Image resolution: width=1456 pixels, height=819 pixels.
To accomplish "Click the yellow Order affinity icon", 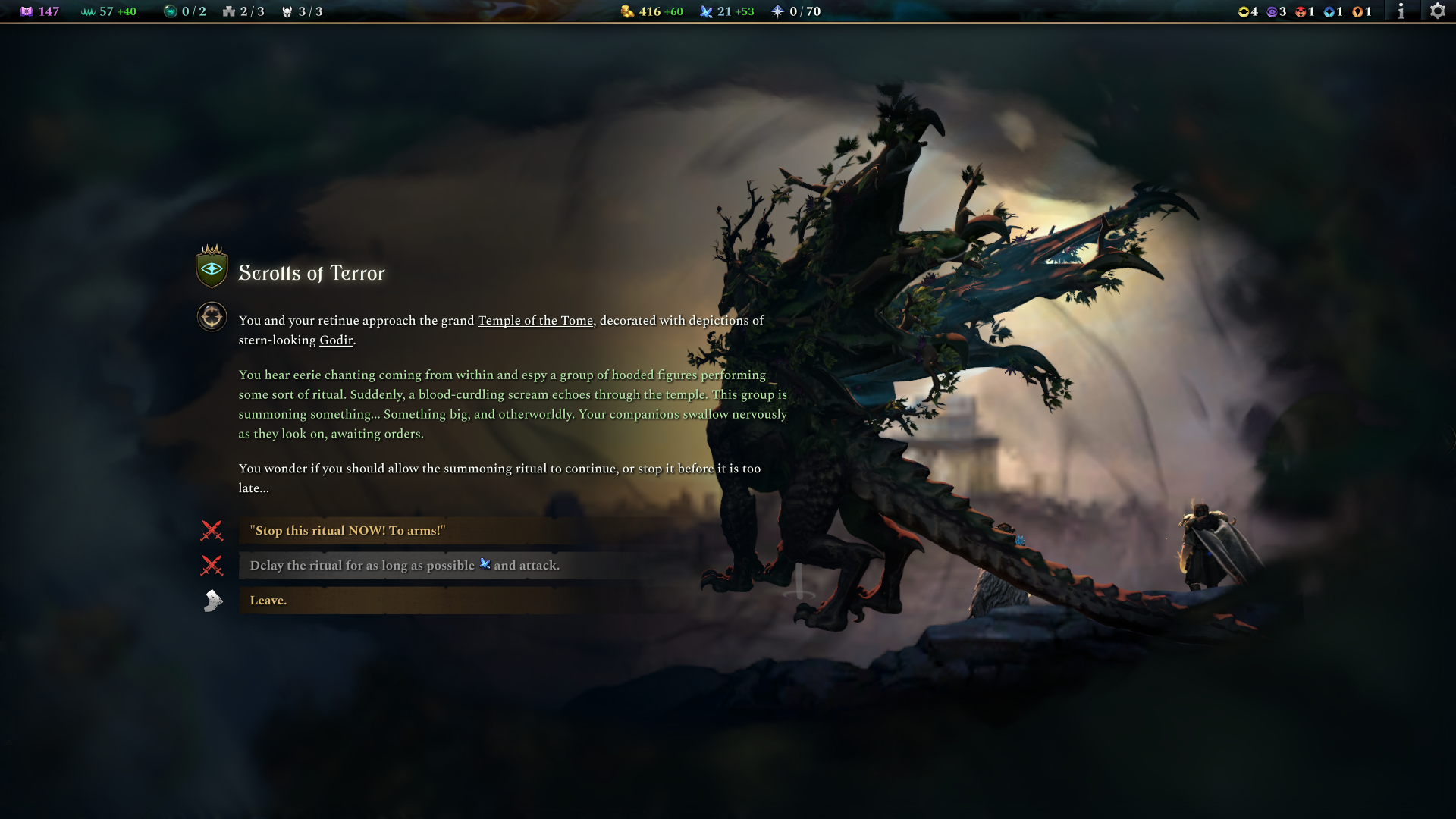I will 1243,11.
